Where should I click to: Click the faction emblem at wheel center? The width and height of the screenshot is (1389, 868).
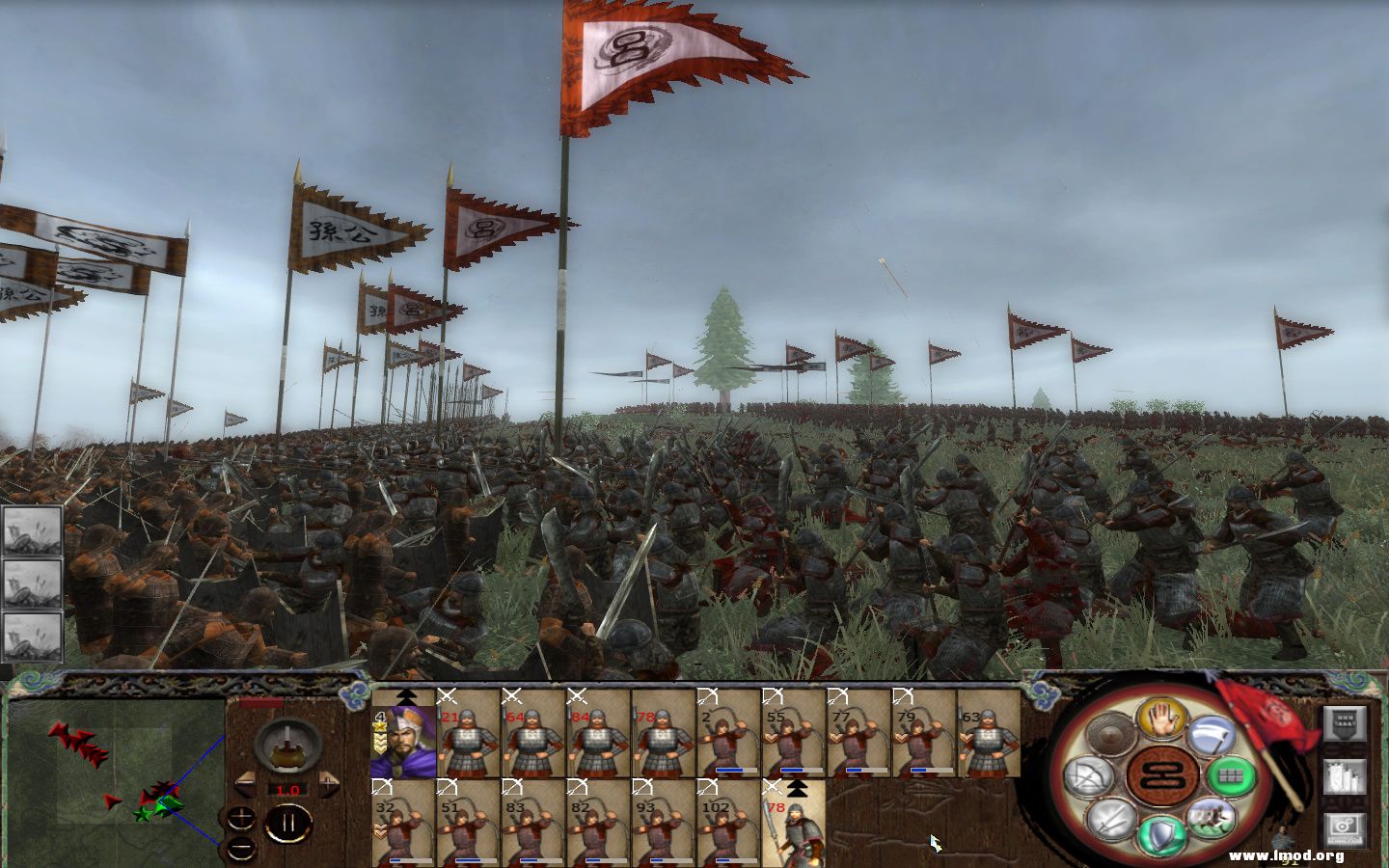[x=1160, y=773]
